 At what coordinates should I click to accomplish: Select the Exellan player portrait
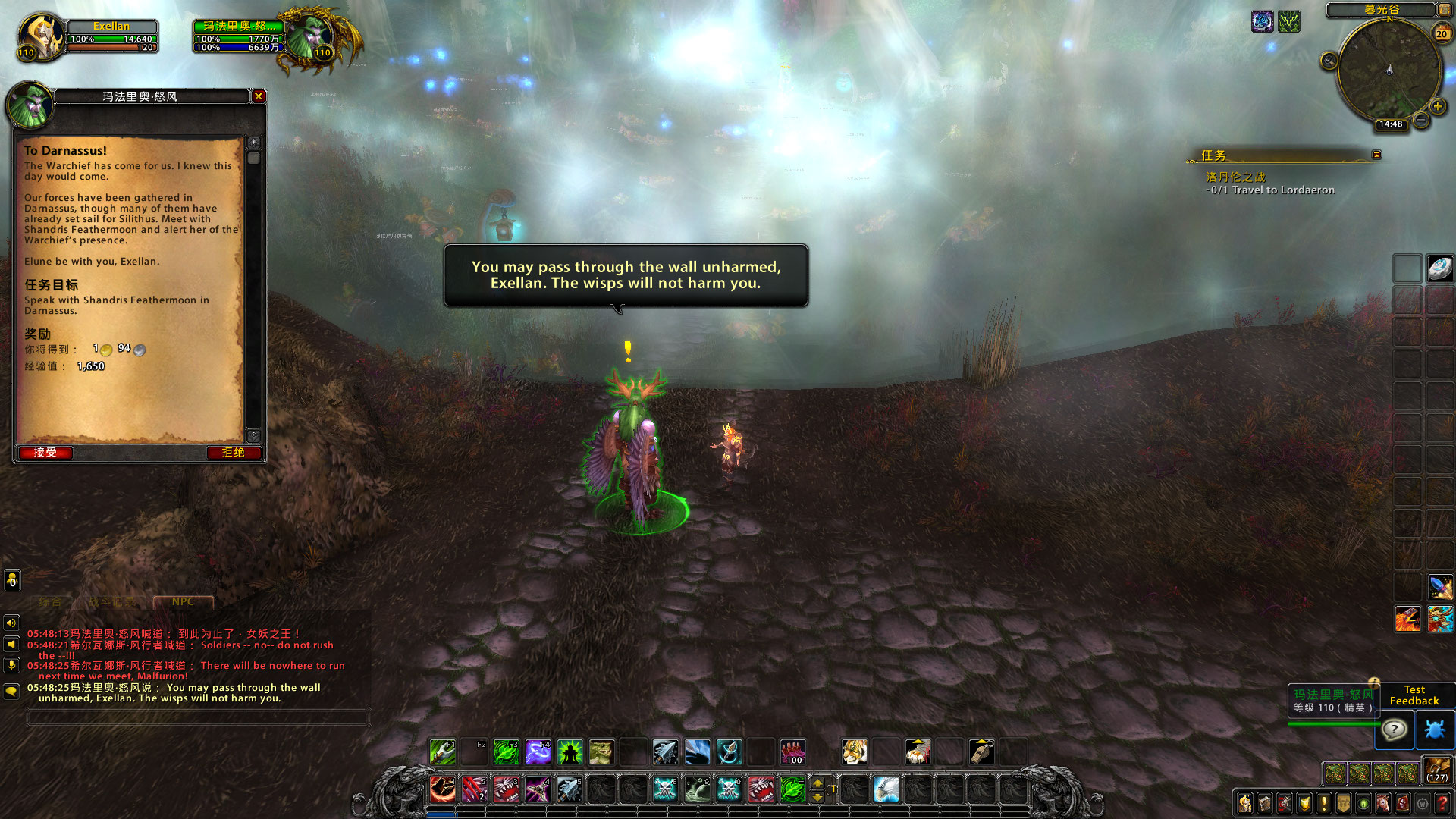tap(39, 36)
